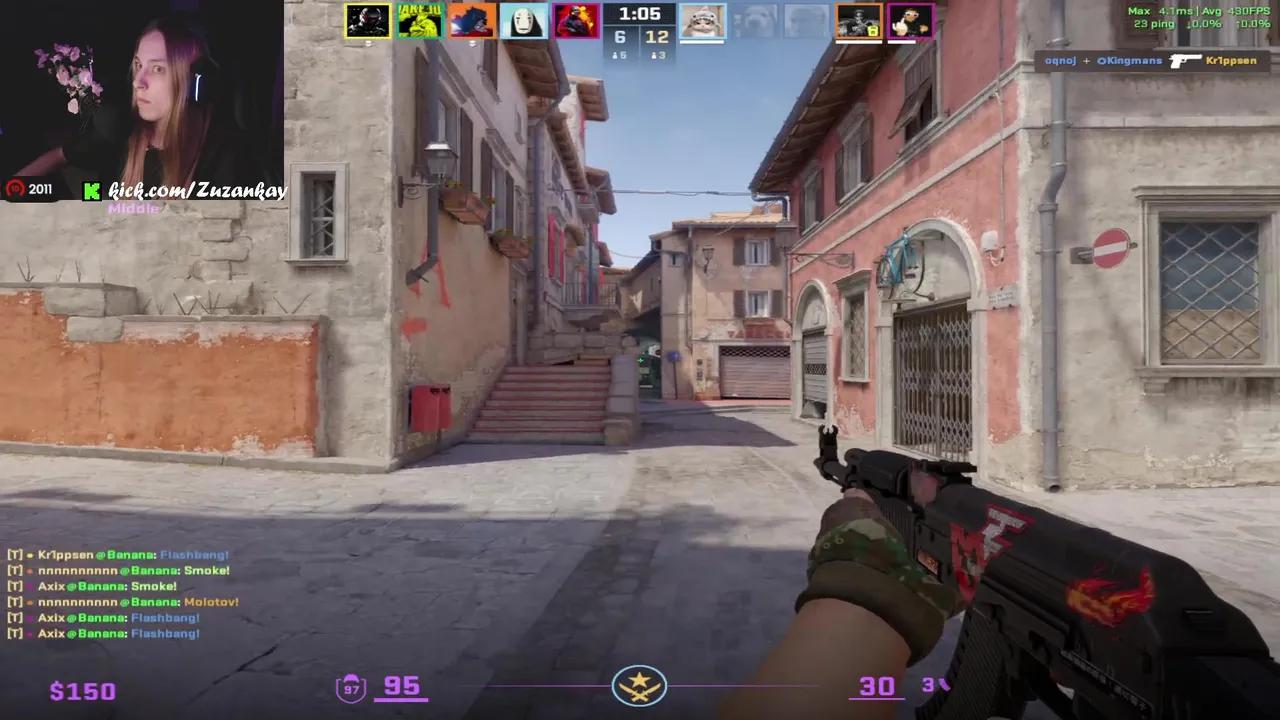Click the CT star emblem above the radar
The image size is (1280, 720).
[x=639, y=685]
